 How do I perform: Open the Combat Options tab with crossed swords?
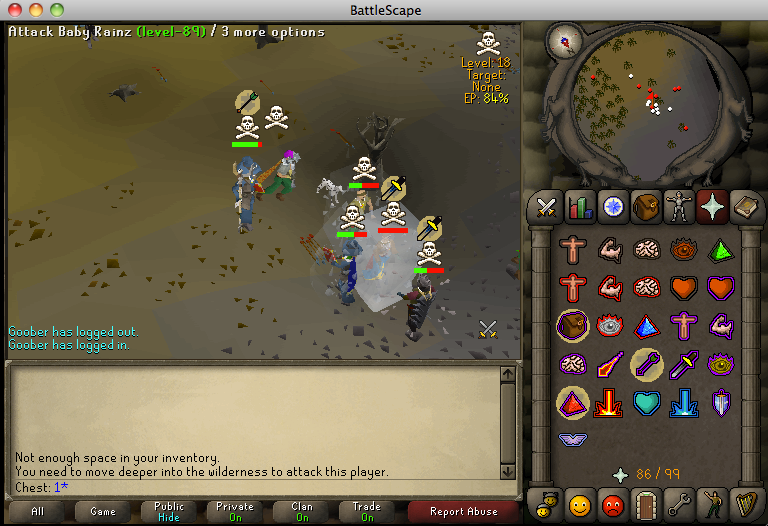tap(545, 207)
